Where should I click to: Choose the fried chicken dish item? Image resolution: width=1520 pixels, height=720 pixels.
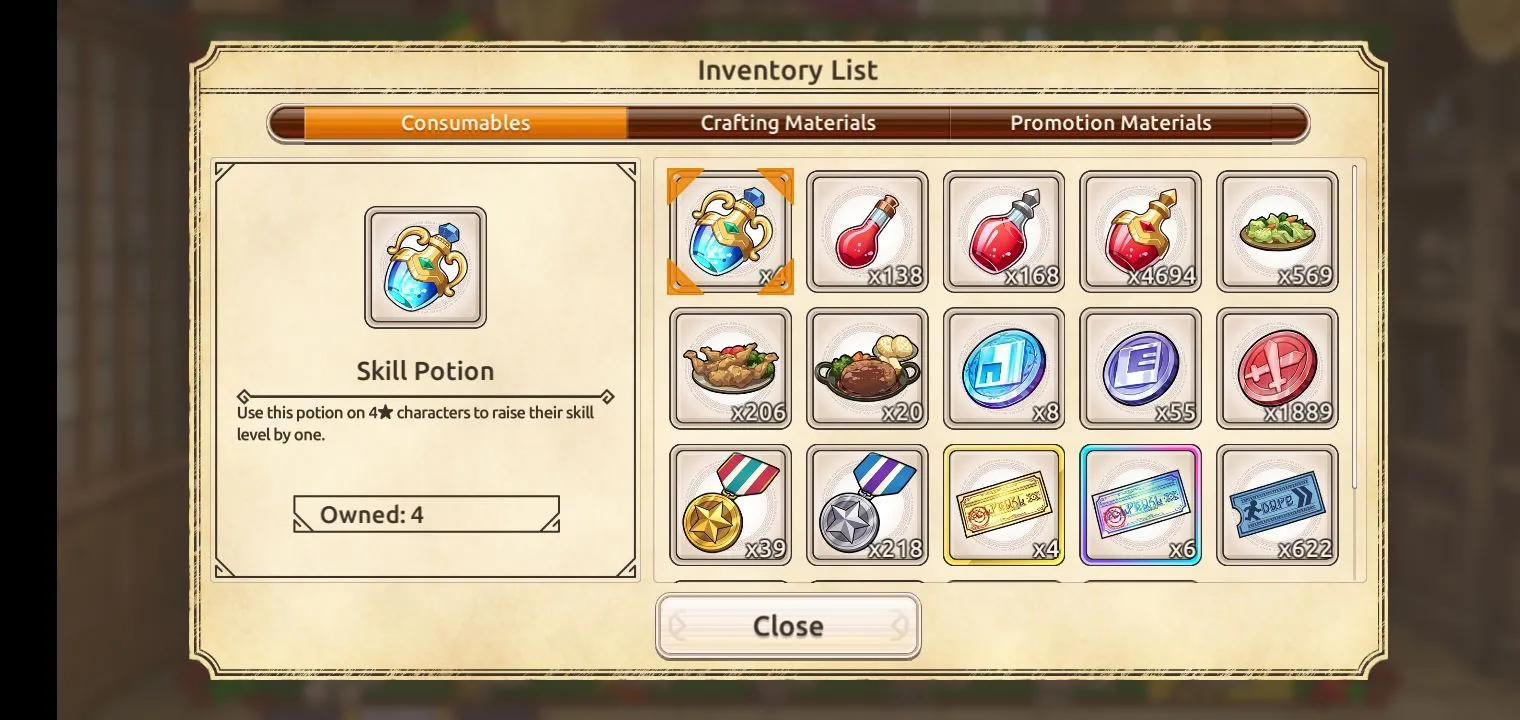tap(730, 368)
